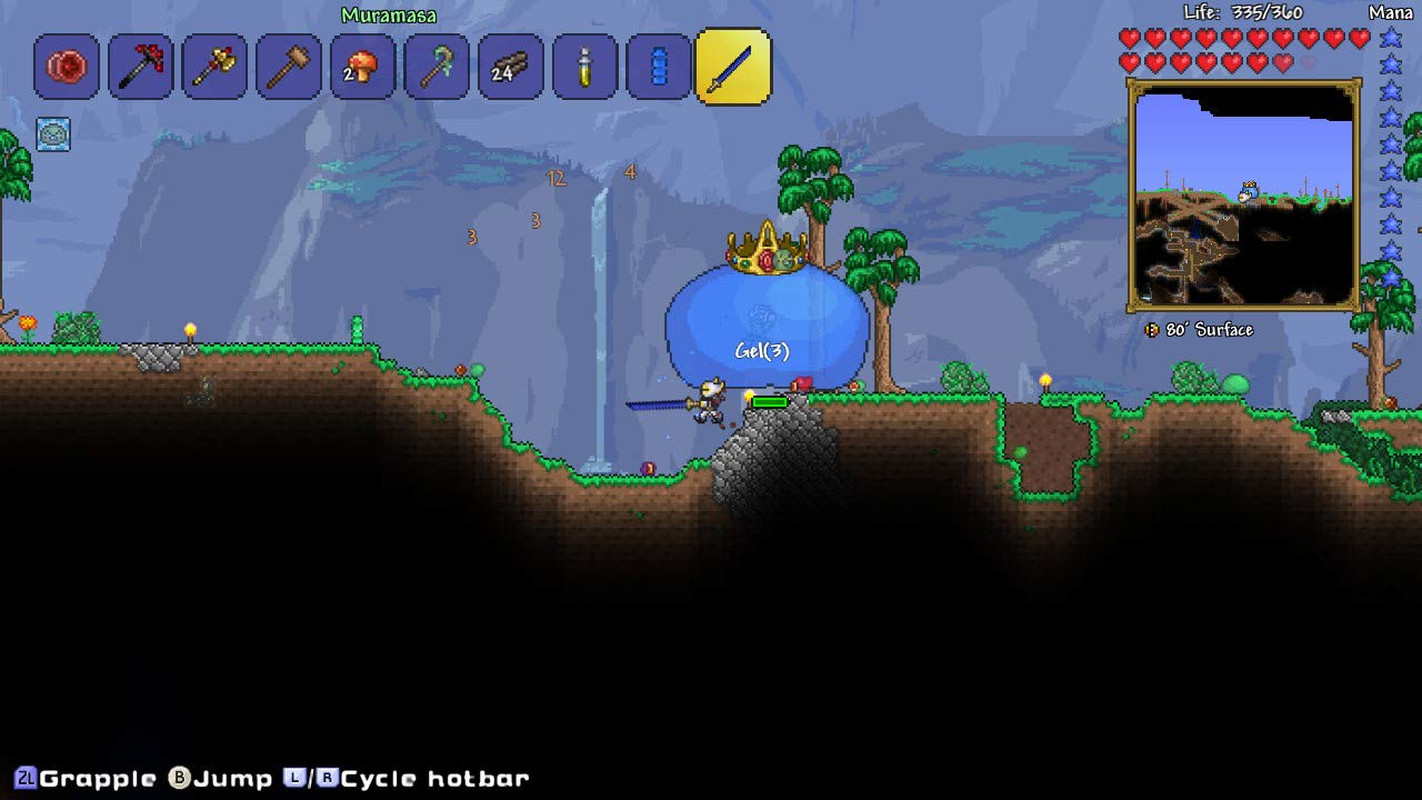Choose the green vine staff slot
The width and height of the screenshot is (1422, 800).
[436, 67]
